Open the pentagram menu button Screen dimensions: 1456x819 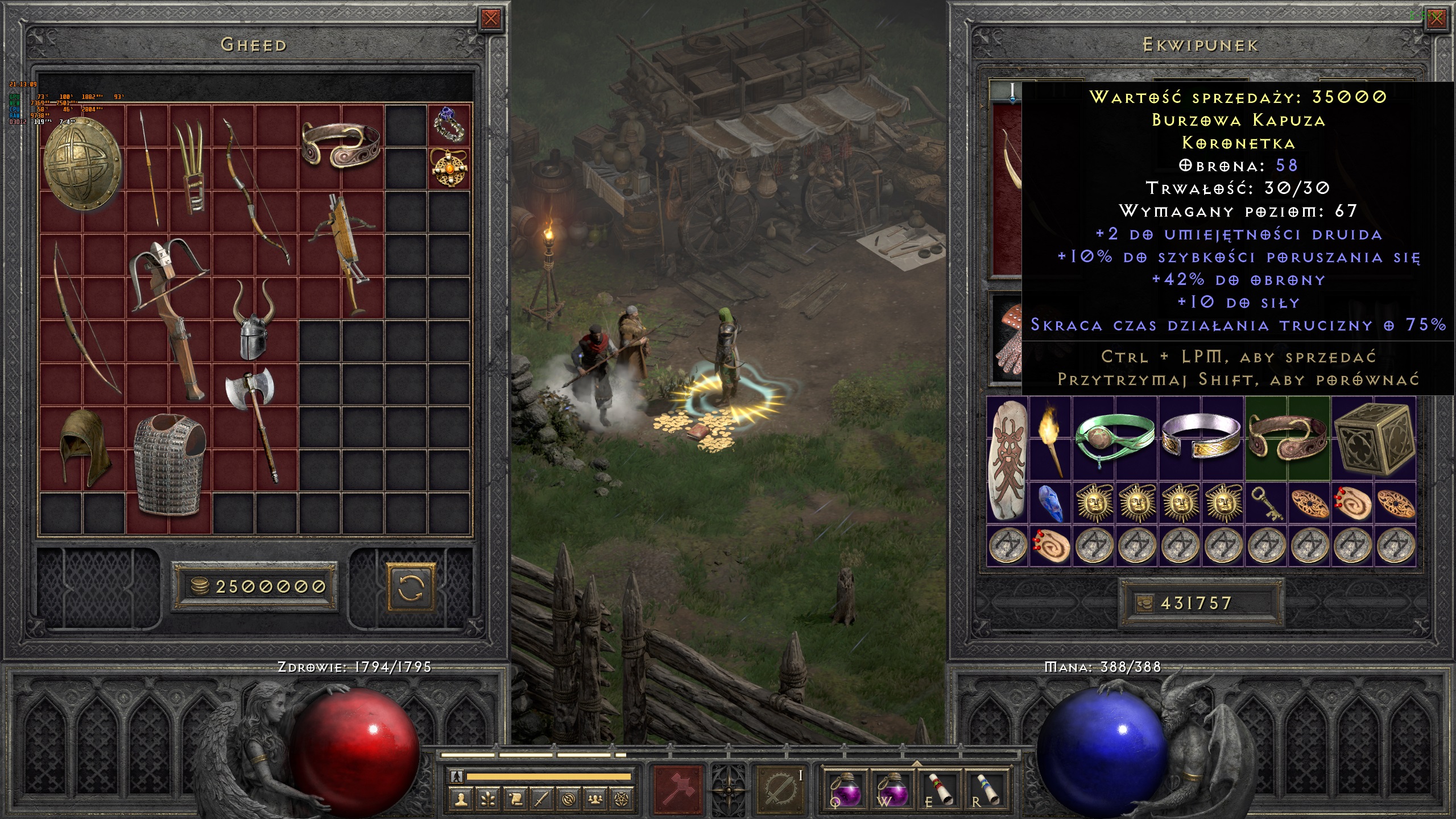tap(622, 800)
